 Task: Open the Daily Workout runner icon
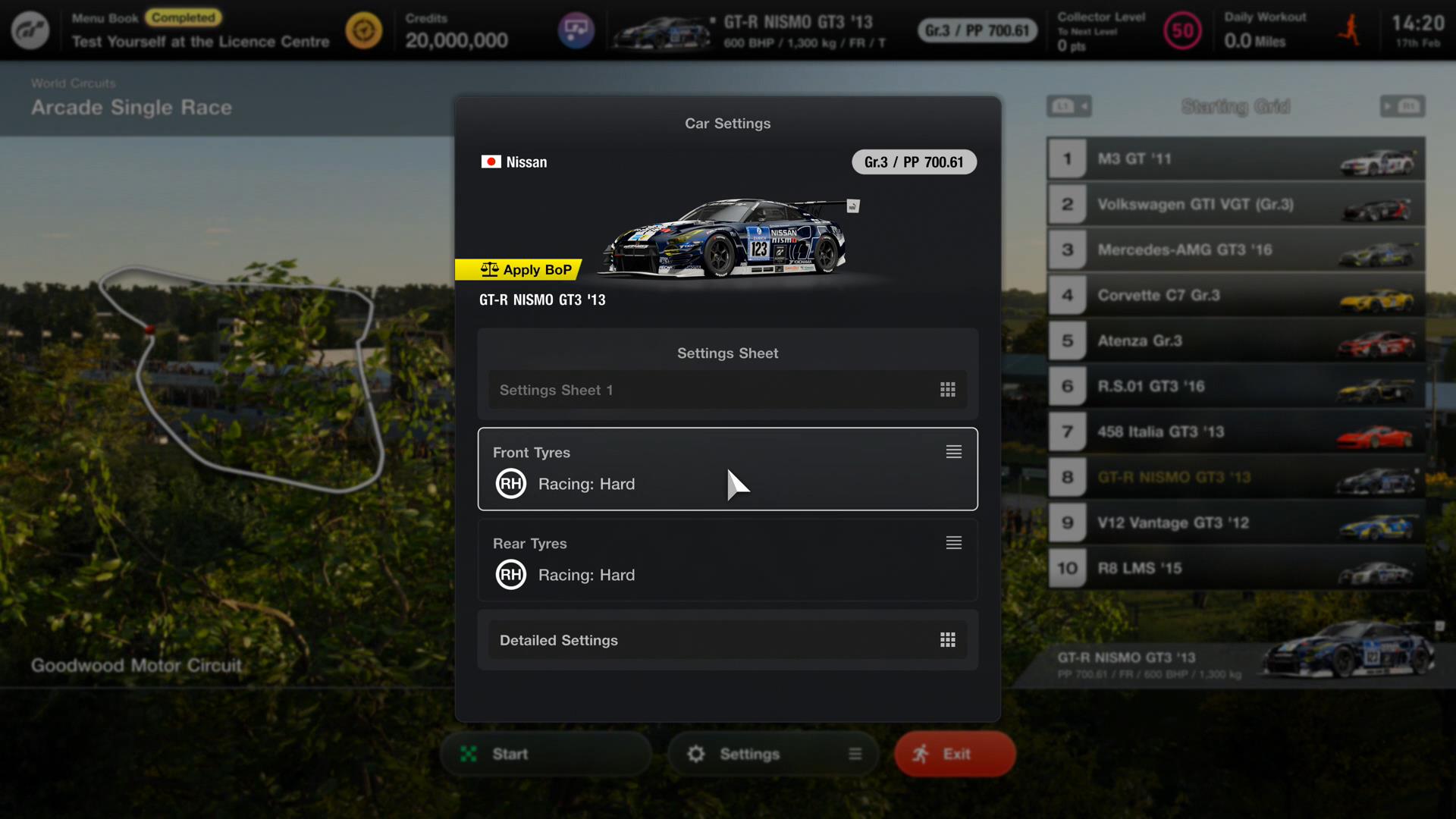[1350, 30]
